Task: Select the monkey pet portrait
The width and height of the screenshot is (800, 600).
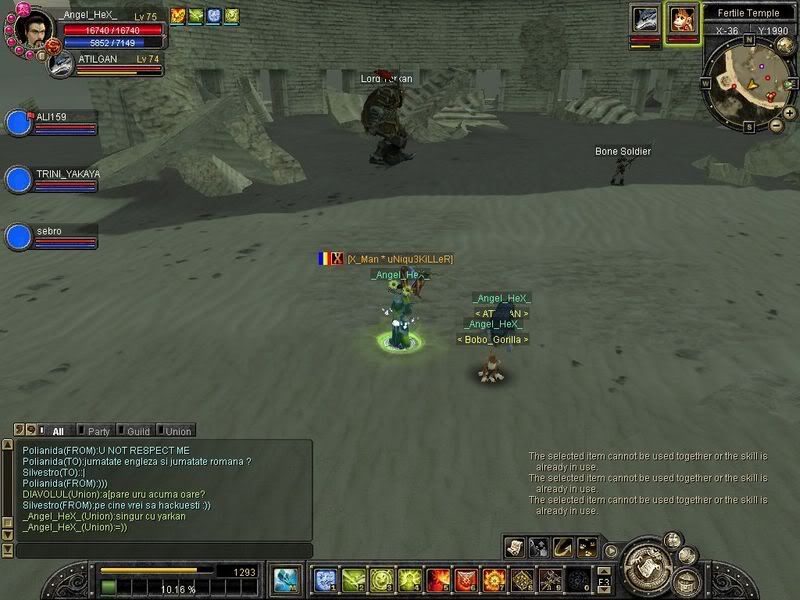Action: (x=683, y=20)
